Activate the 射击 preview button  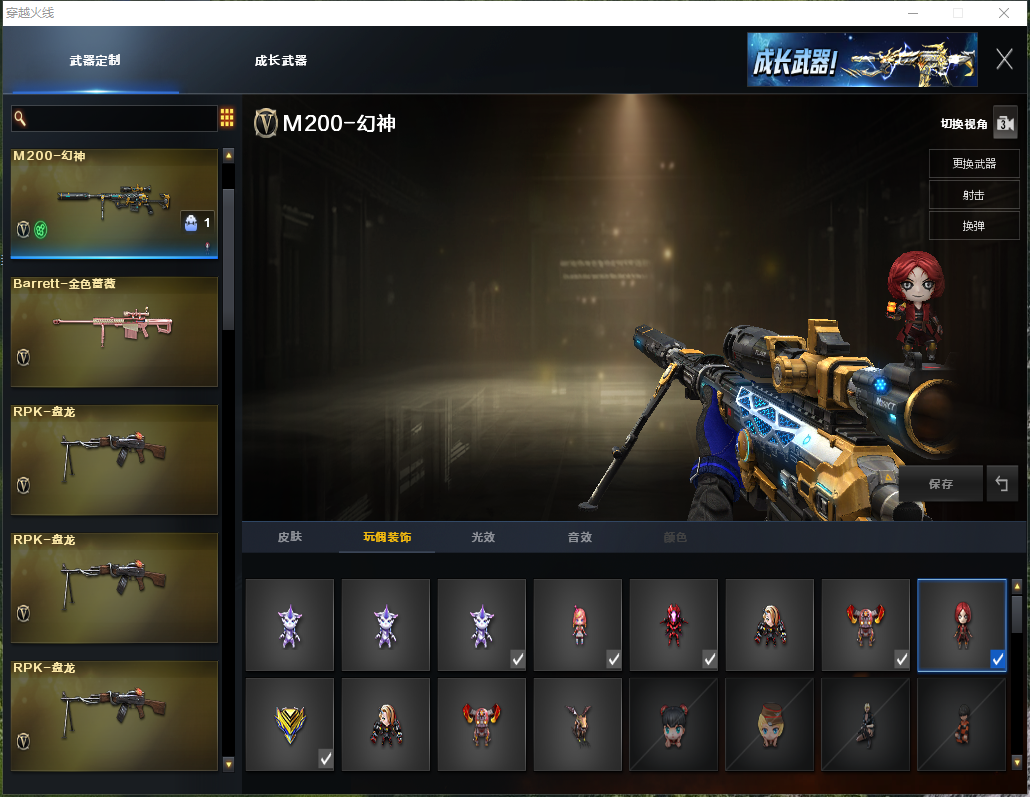[973, 195]
